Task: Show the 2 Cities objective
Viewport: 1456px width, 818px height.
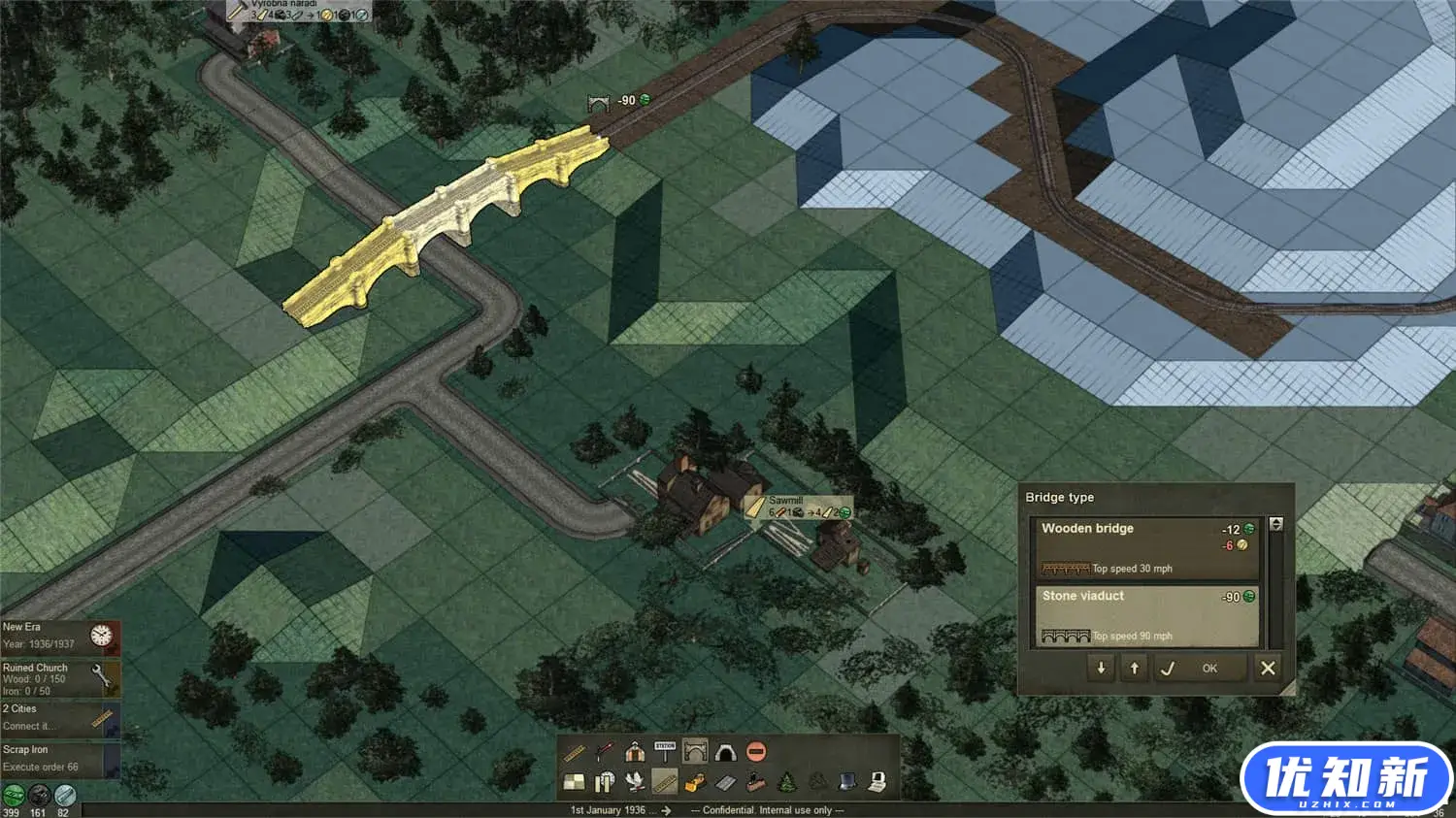Action: tap(60, 717)
